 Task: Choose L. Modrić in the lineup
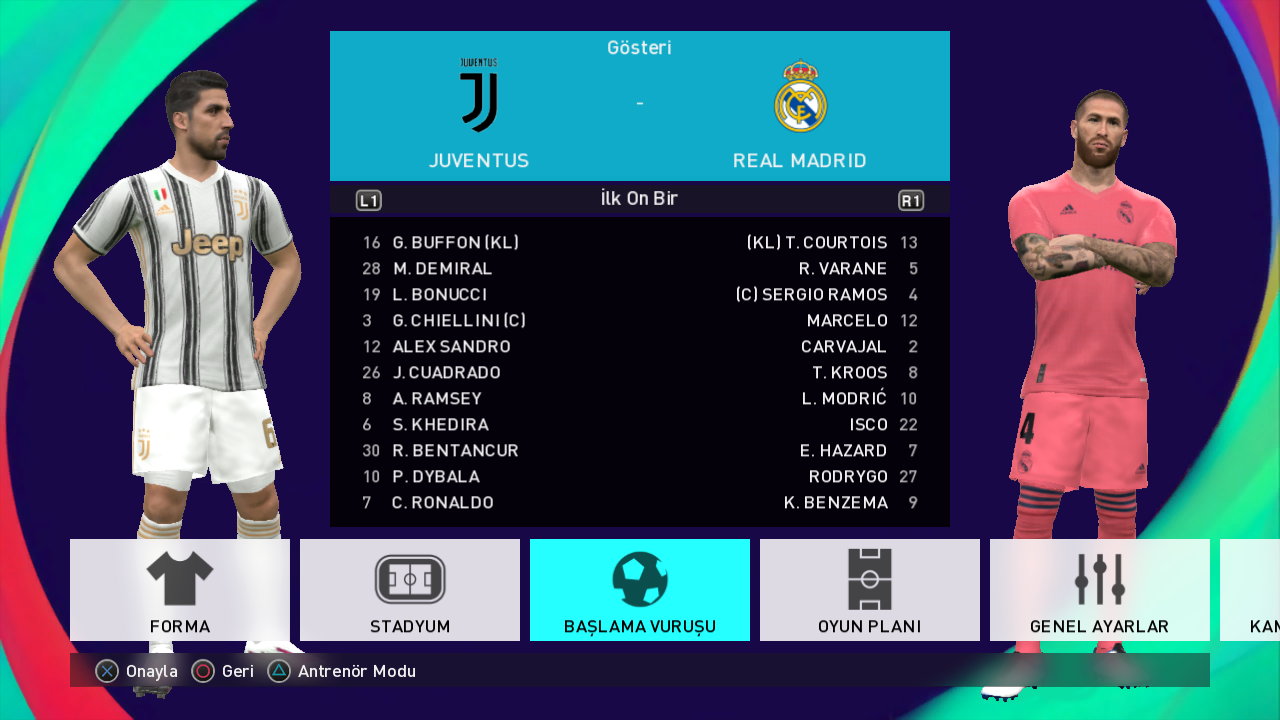pyautogui.click(x=845, y=399)
